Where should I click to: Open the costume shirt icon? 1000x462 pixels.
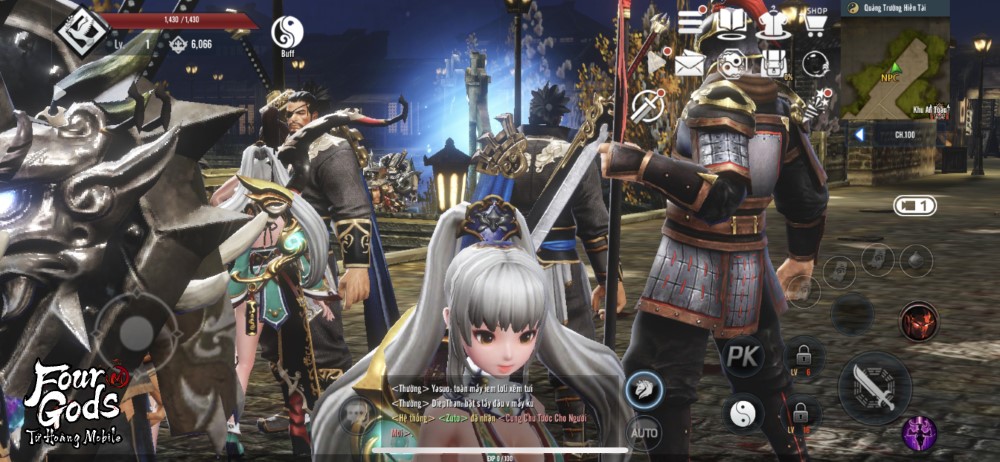[x=773, y=22]
